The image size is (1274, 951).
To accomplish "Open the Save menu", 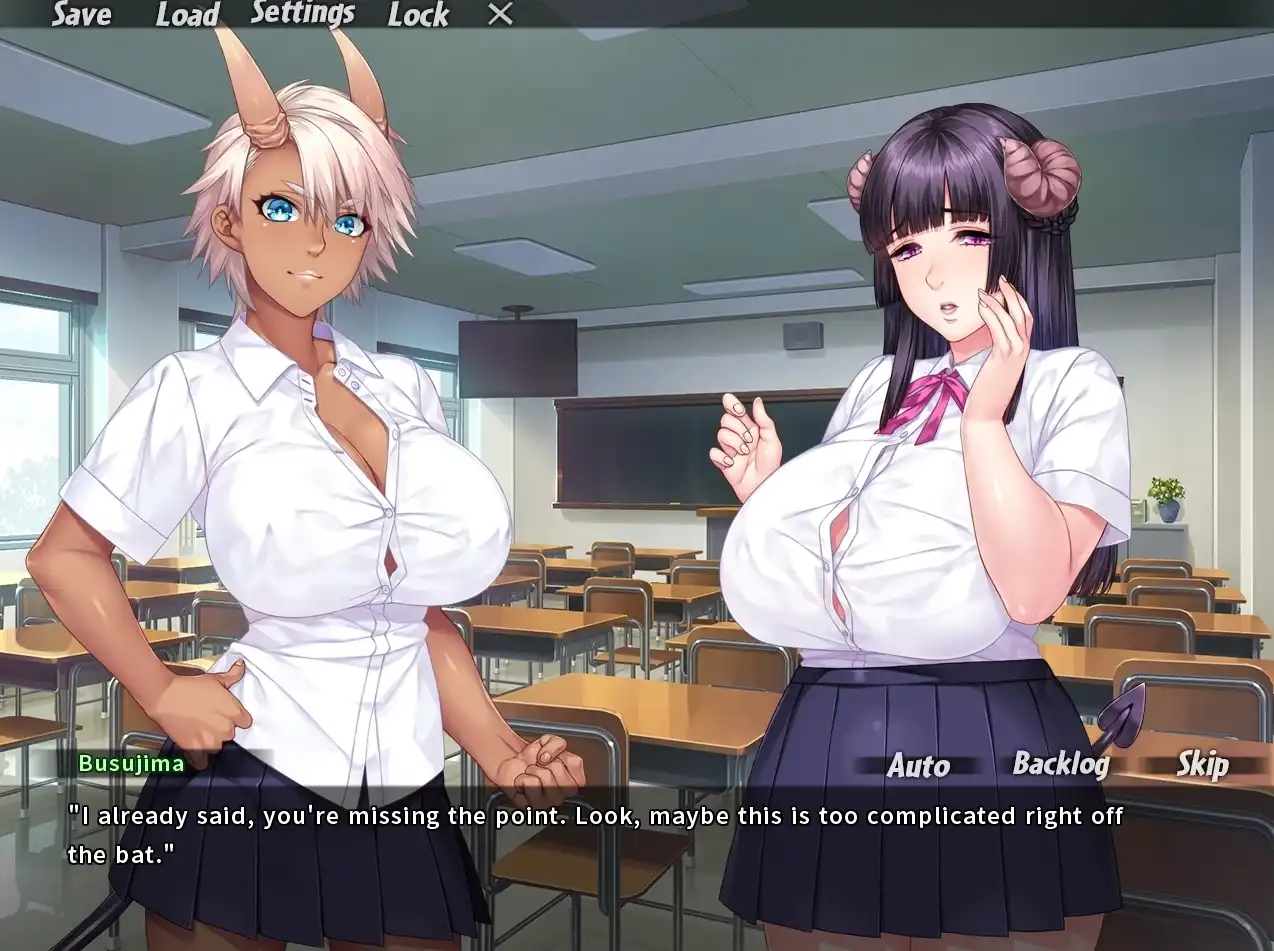I will pos(81,14).
